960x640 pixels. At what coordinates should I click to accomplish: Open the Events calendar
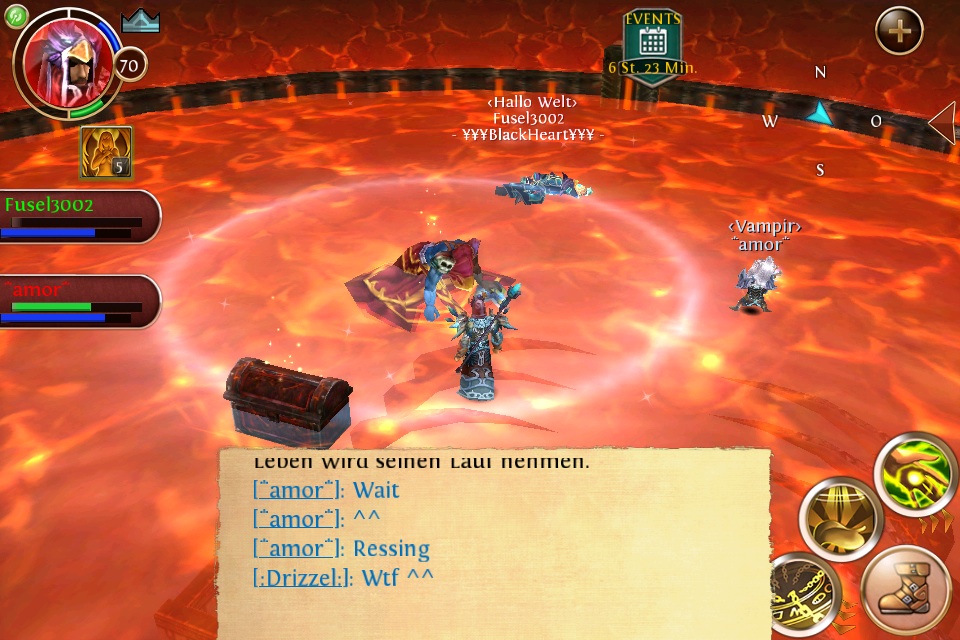tap(653, 44)
